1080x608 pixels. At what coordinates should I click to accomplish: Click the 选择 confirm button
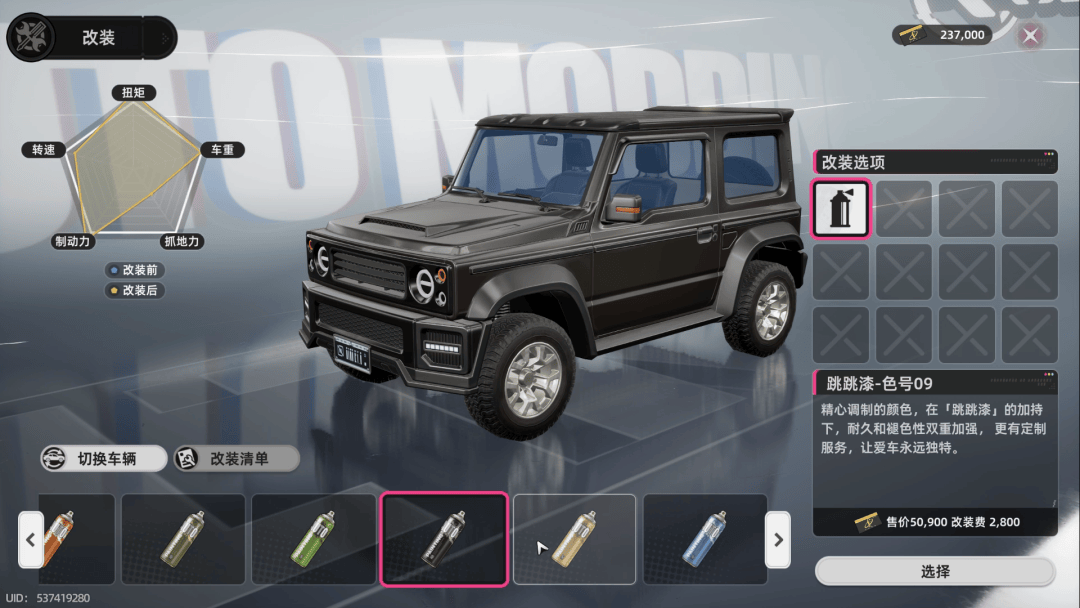(x=935, y=572)
